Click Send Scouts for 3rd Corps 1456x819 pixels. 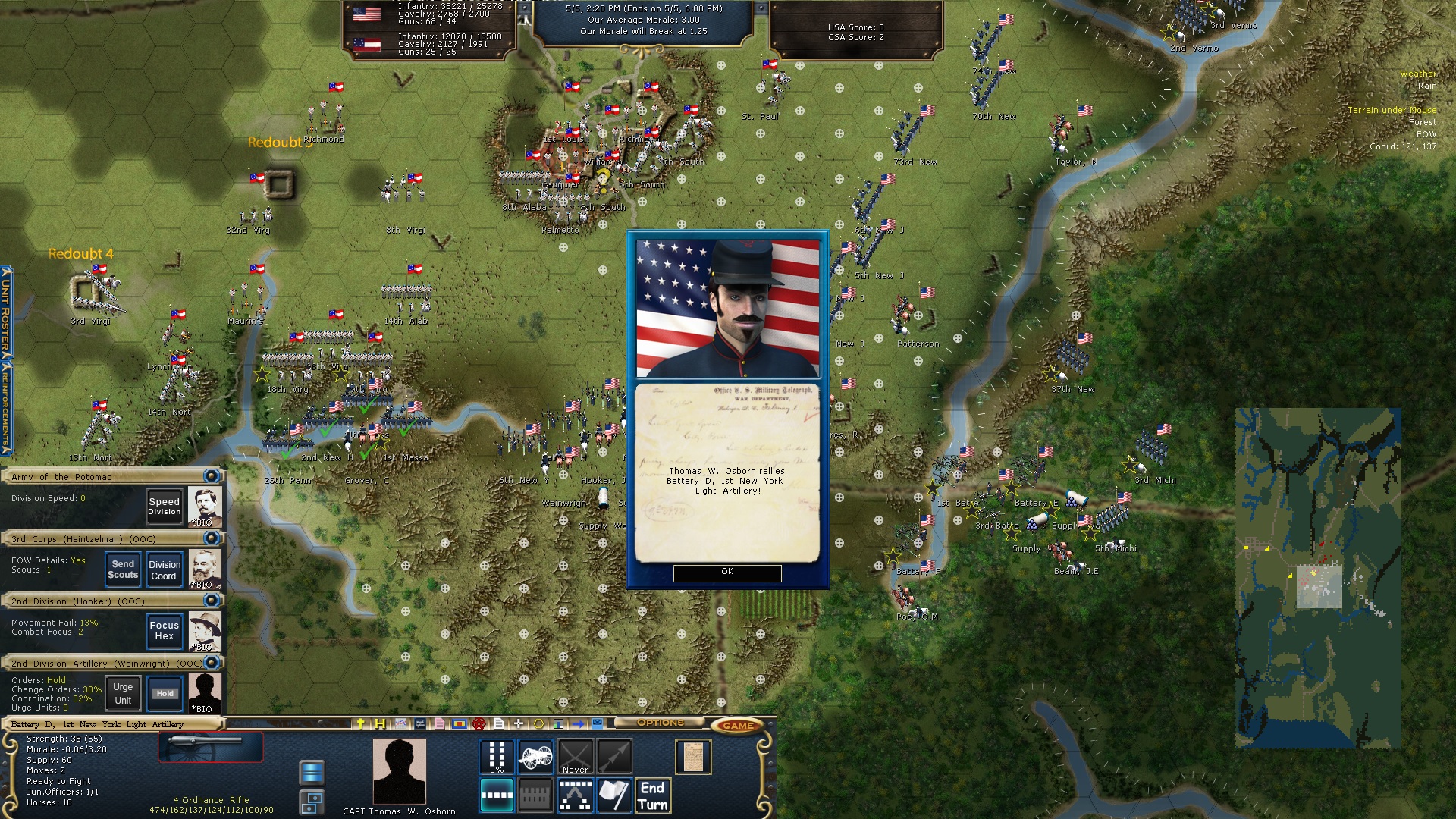(121, 568)
